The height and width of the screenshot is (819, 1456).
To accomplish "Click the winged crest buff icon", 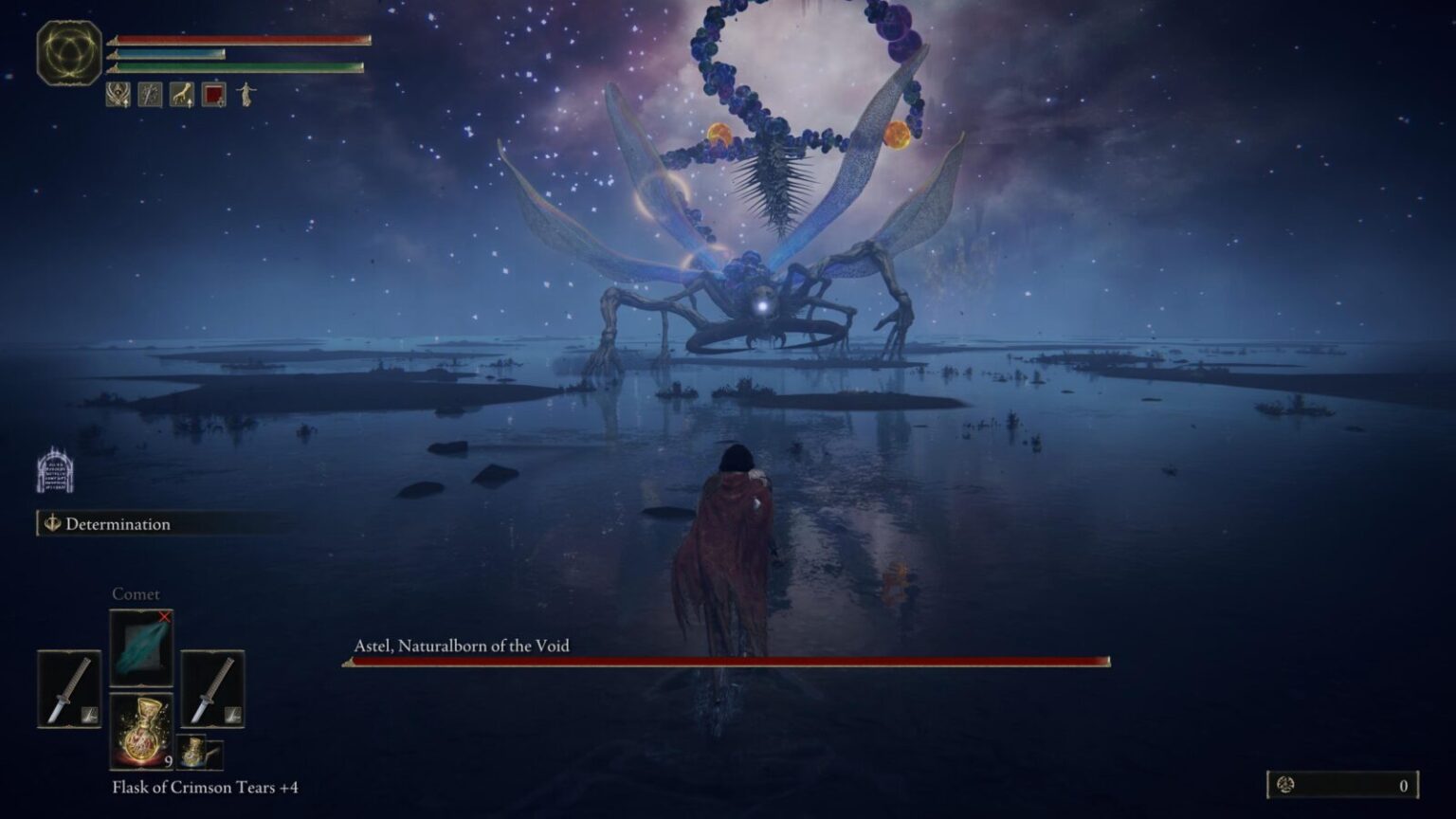I will 118,95.
